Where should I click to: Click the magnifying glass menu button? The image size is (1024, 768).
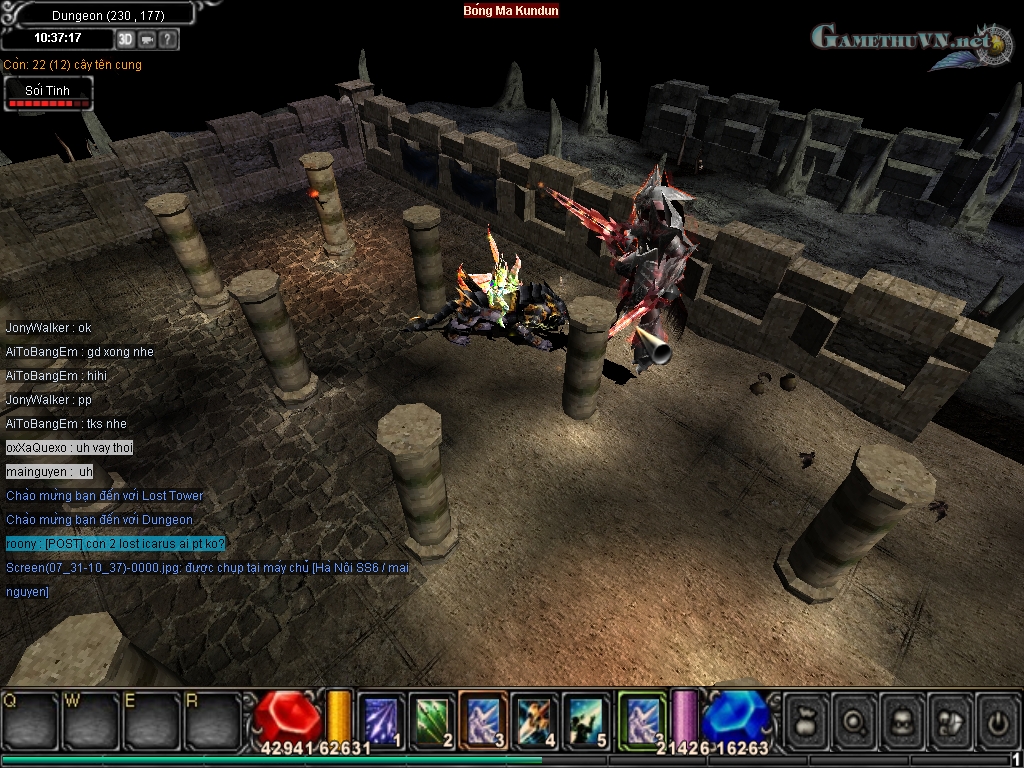pyautogui.click(x=855, y=720)
